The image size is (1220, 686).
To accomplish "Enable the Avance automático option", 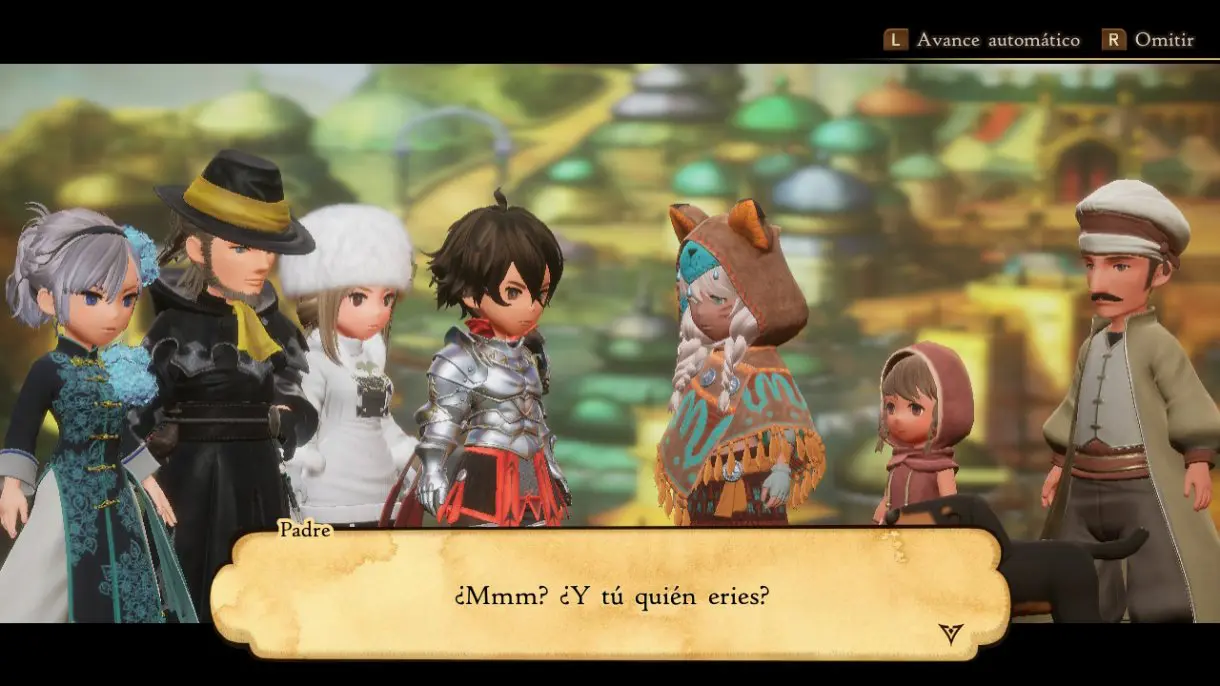I will point(983,40).
